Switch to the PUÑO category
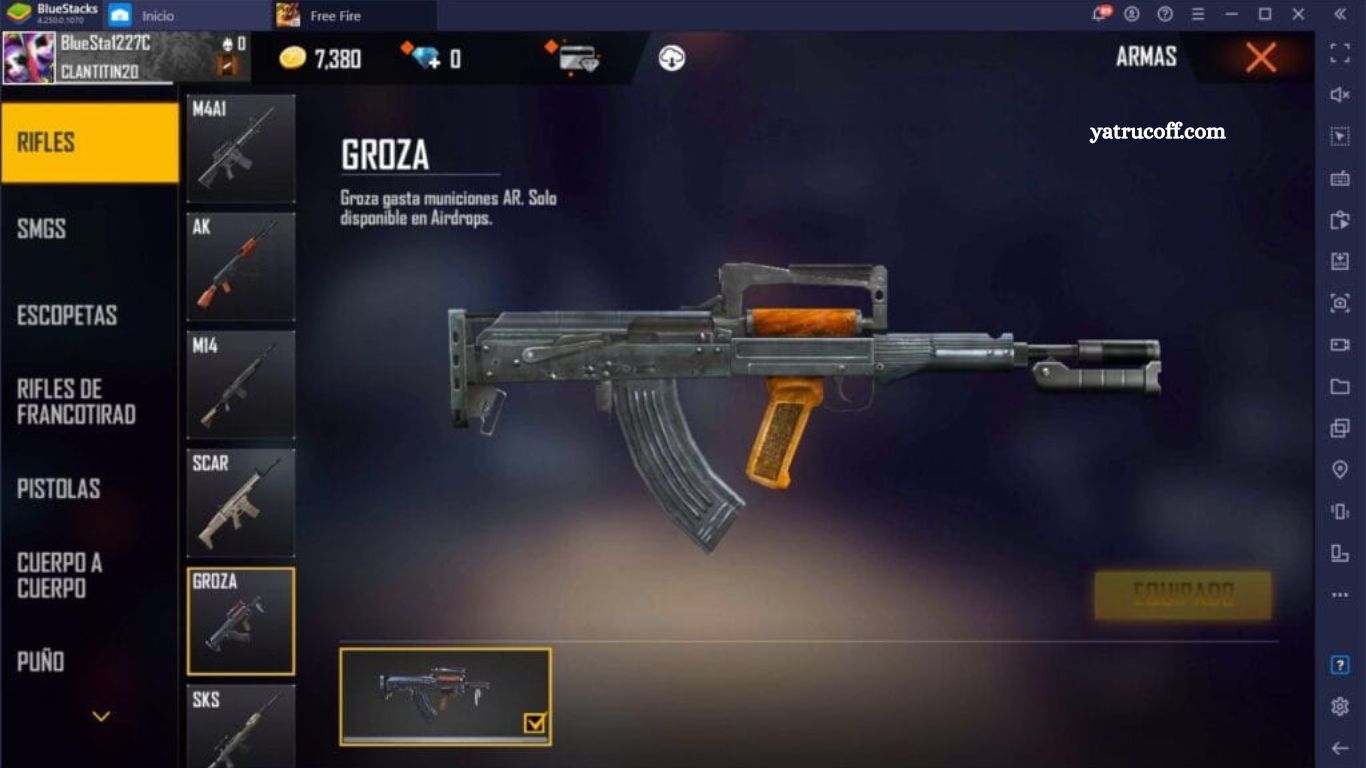The image size is (1366, 768). tap(89, 661)
